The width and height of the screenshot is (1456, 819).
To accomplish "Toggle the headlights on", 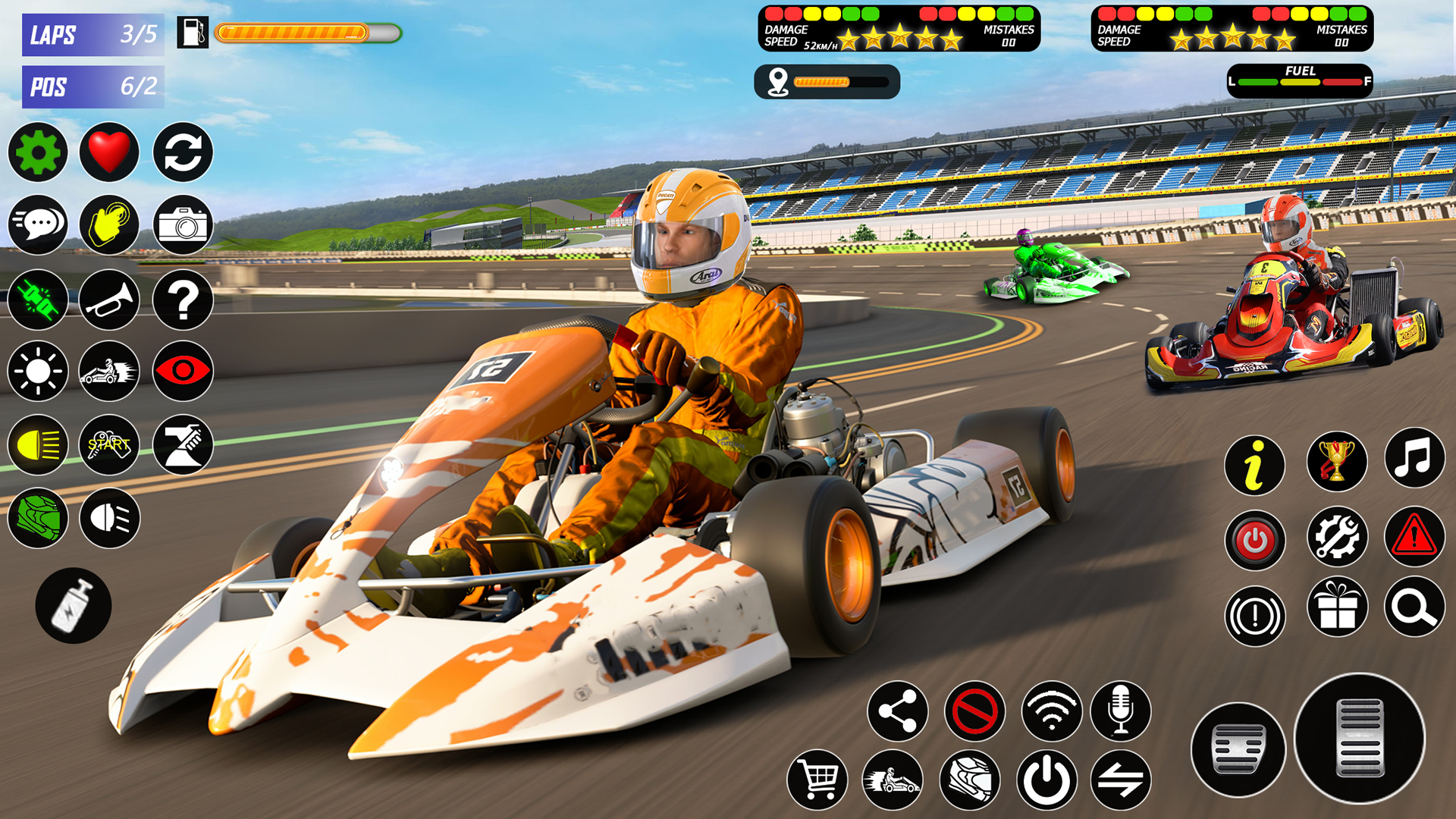I will click(x=38, y=446).
